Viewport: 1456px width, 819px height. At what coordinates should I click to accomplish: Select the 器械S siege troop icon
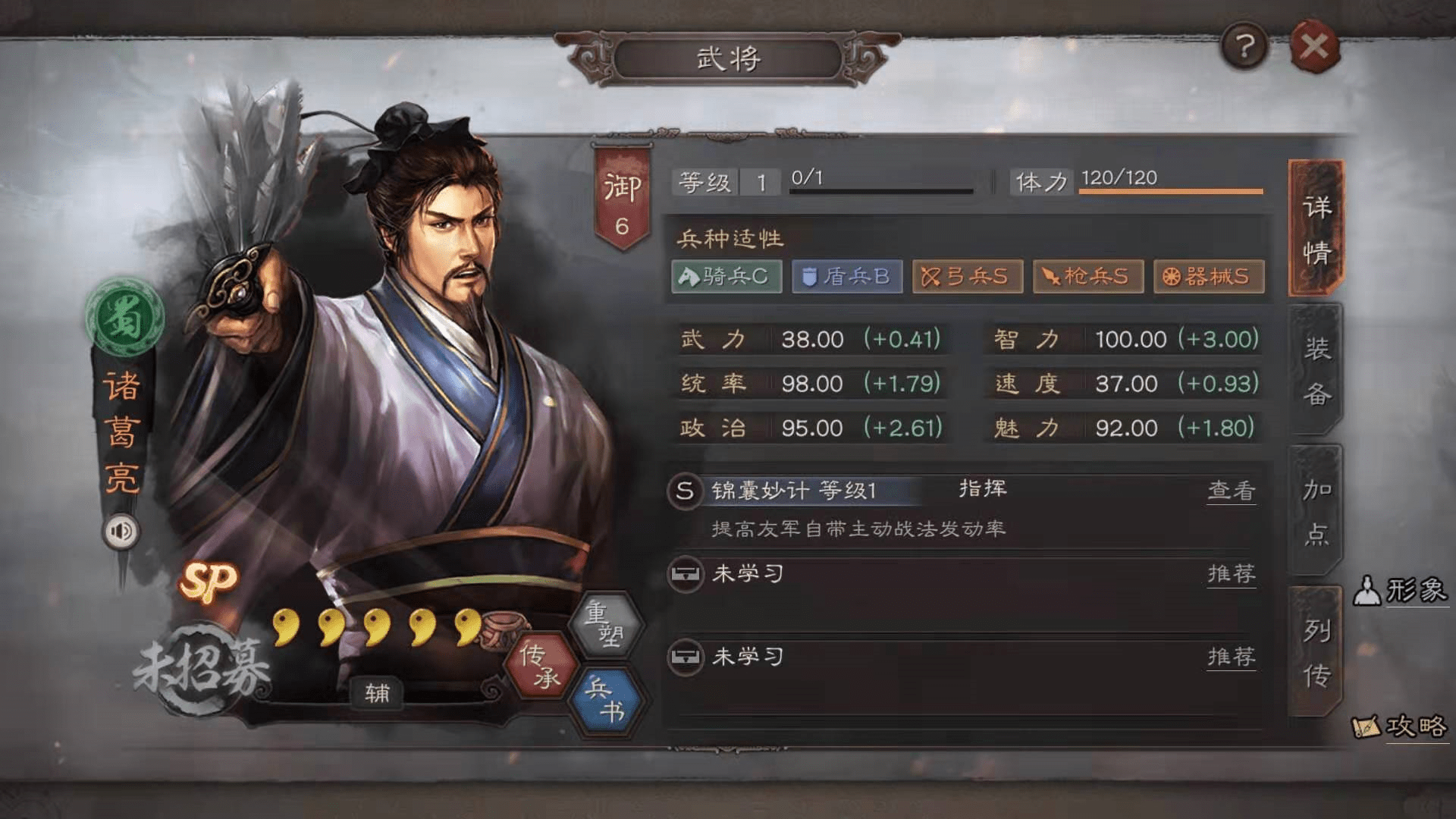click(1209, 277)
